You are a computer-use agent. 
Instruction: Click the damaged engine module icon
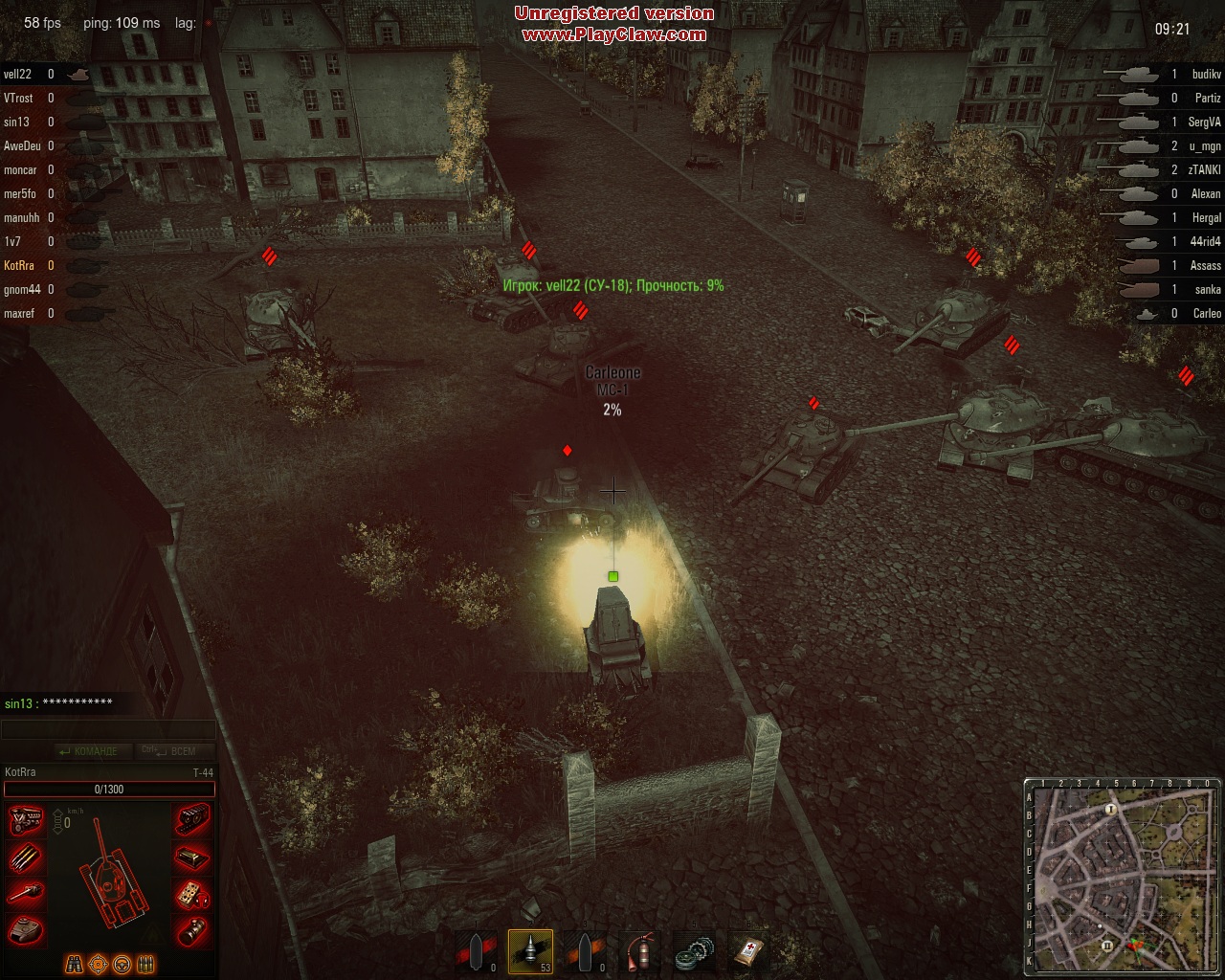26,821
